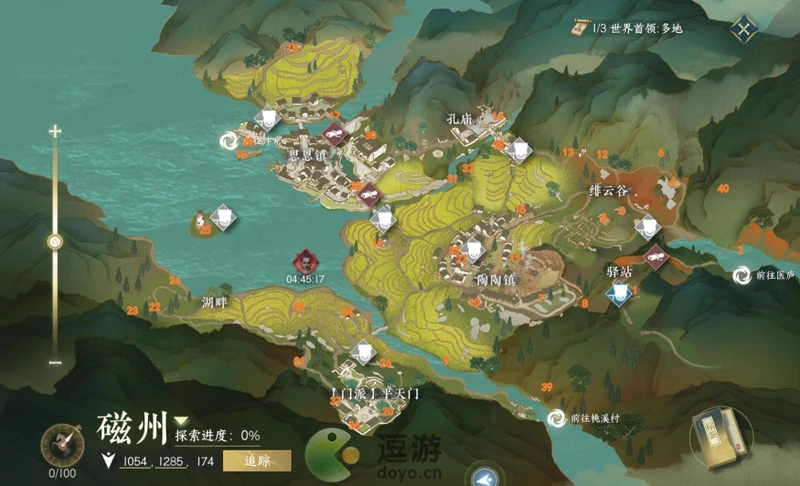800x486 pixels.
Task: Close the map with the X button
Action: coord(743,29)
